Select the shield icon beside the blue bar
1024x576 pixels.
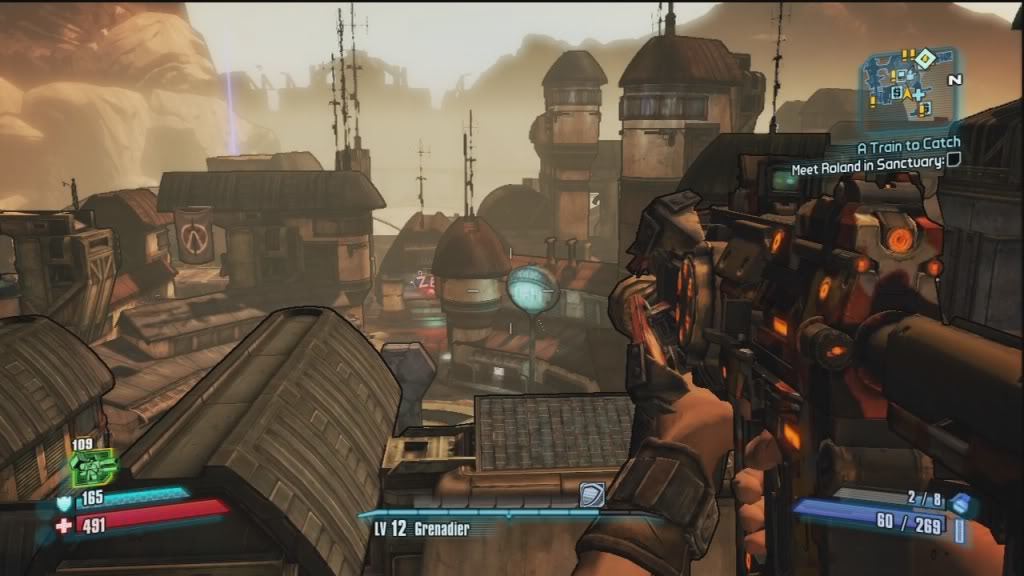66,503
